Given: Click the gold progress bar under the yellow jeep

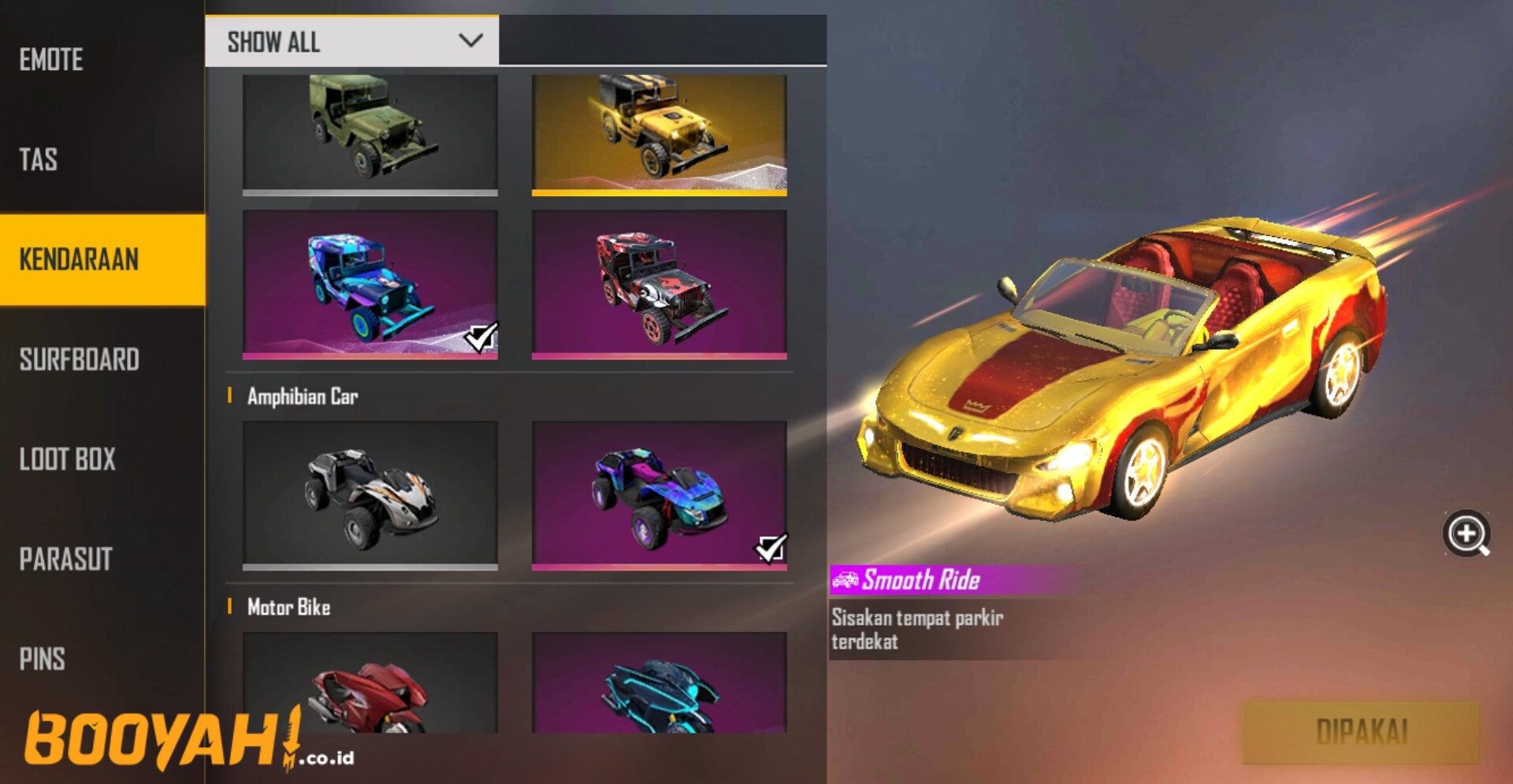Looking at the screenshot, I should (660, 194).
